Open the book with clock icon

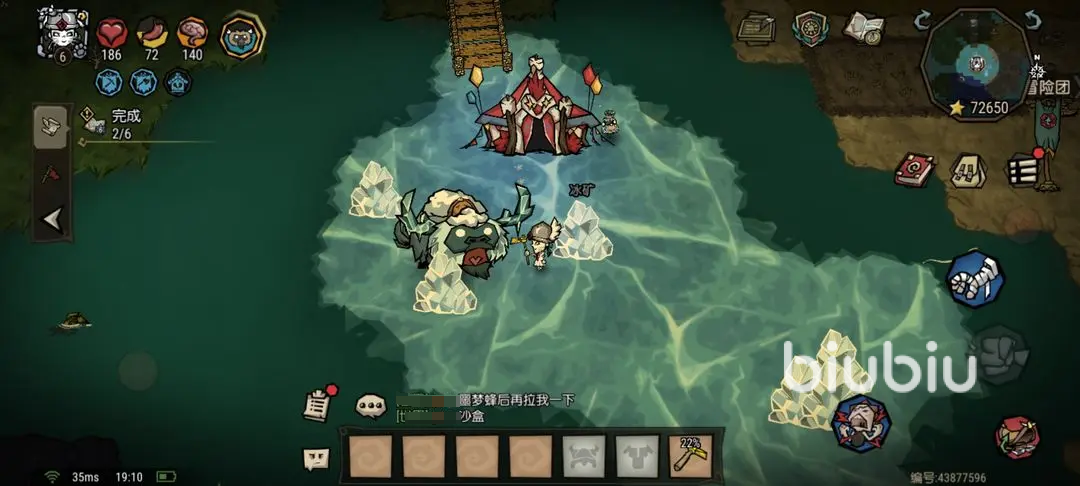pos(862,28)
